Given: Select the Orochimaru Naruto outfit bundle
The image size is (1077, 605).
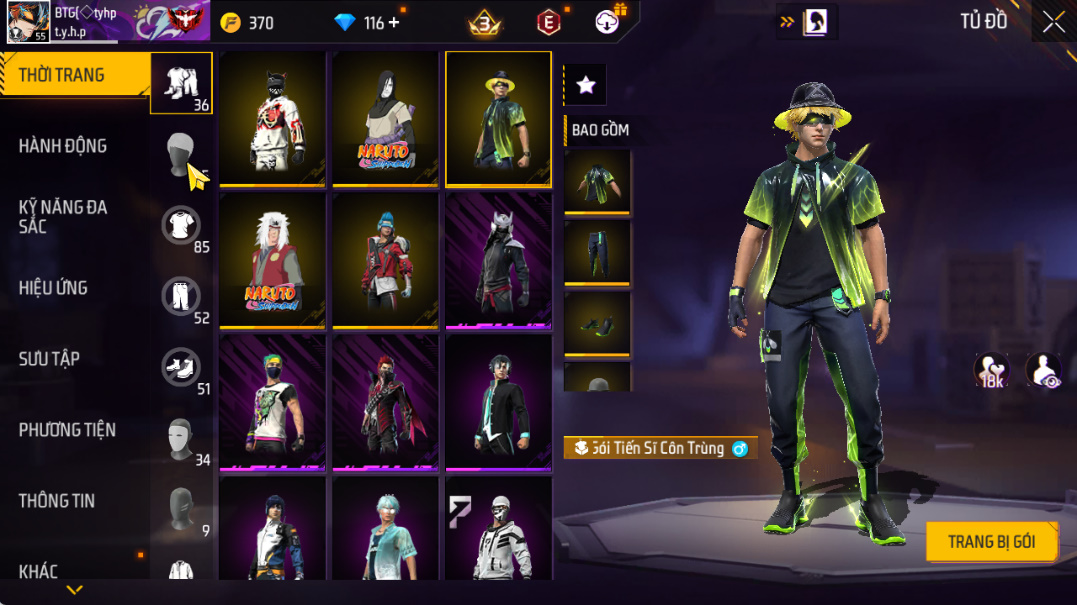Looking at the screenshot, I should 385,118.
